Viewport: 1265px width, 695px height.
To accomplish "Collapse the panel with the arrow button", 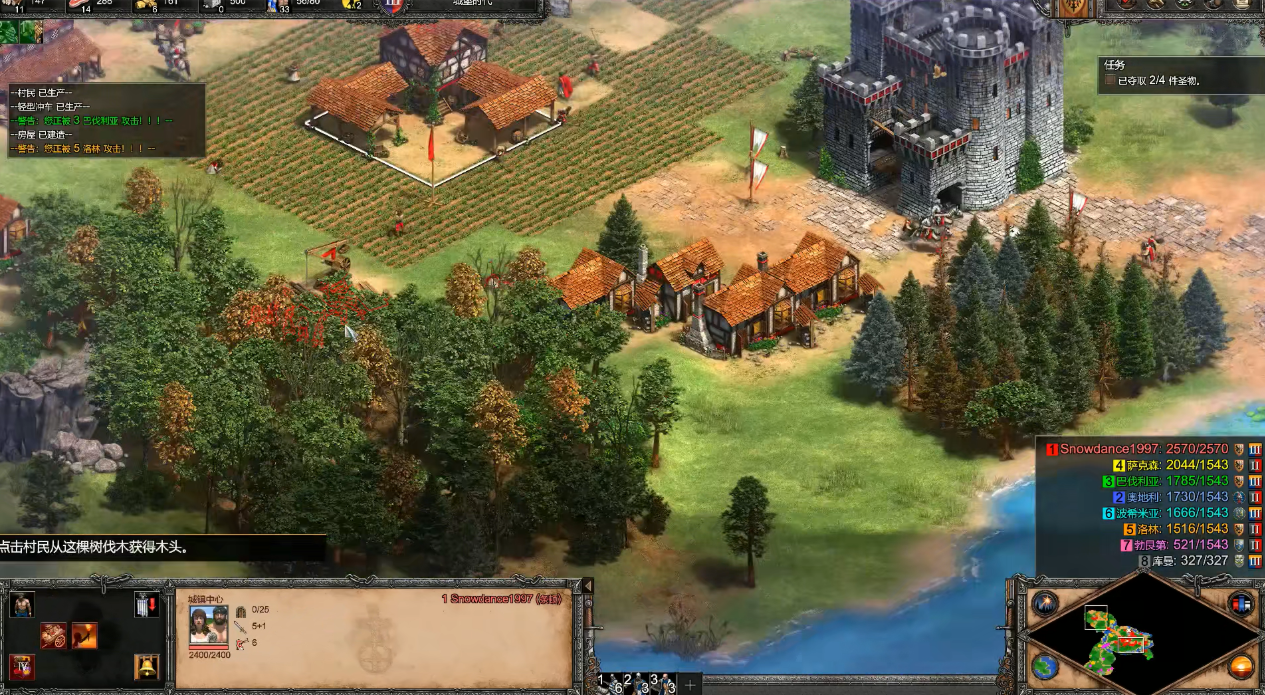I will coord(587,586).
